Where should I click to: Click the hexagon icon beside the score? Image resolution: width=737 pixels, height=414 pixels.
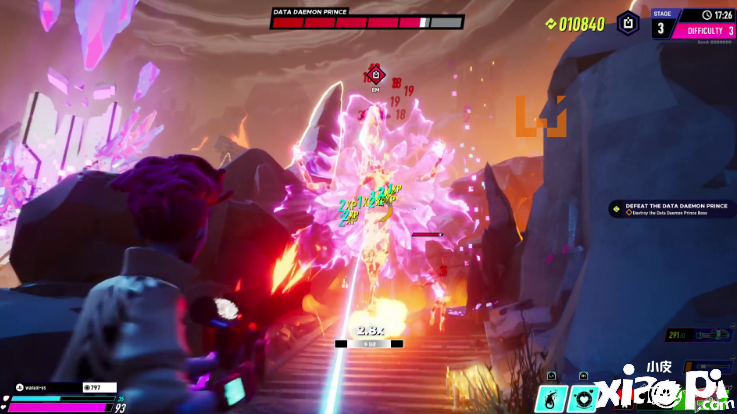point(626,22)
